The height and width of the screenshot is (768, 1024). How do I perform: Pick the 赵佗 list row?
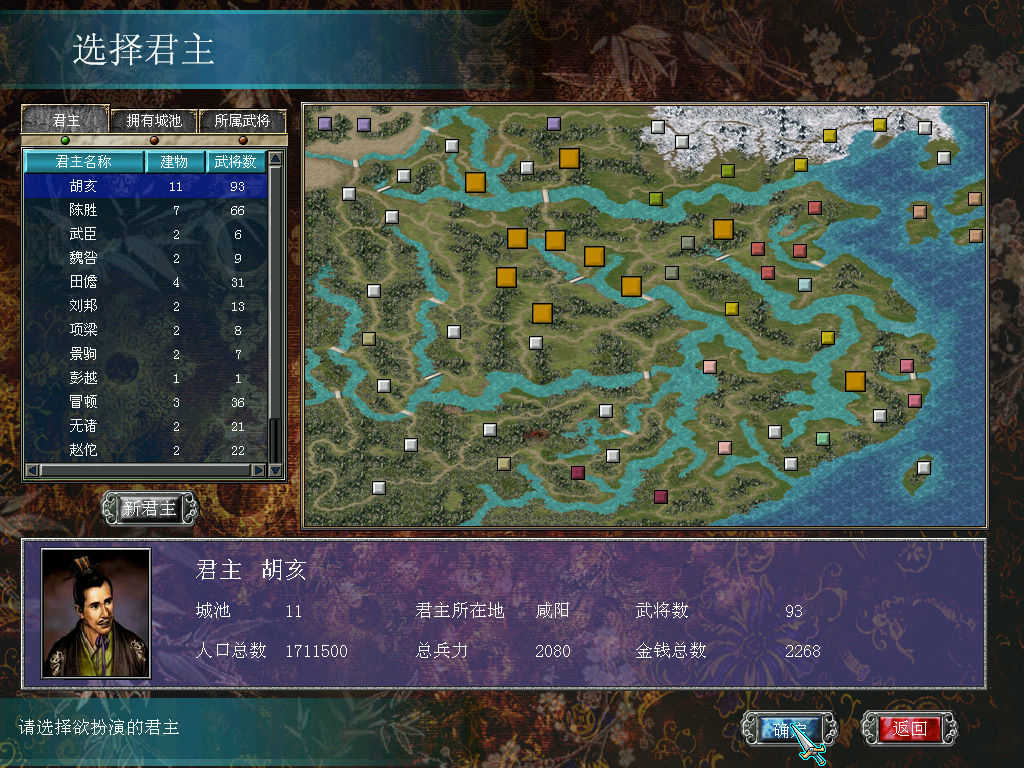pos(84,450)
